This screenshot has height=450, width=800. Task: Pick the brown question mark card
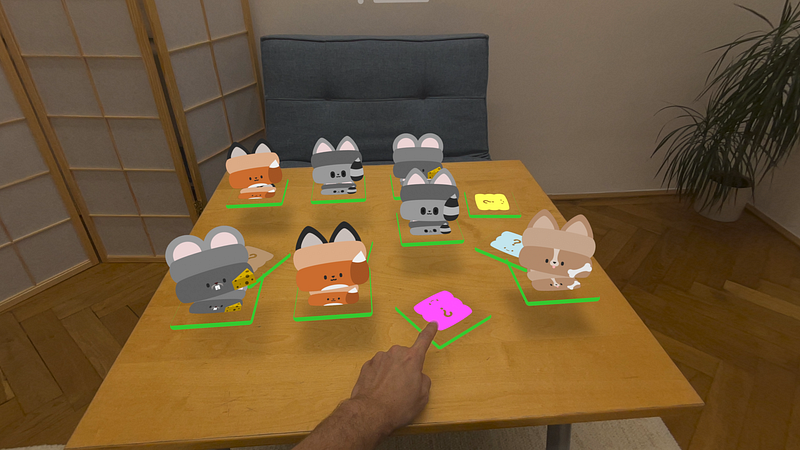pyautogui.click(x=260, y=256)
